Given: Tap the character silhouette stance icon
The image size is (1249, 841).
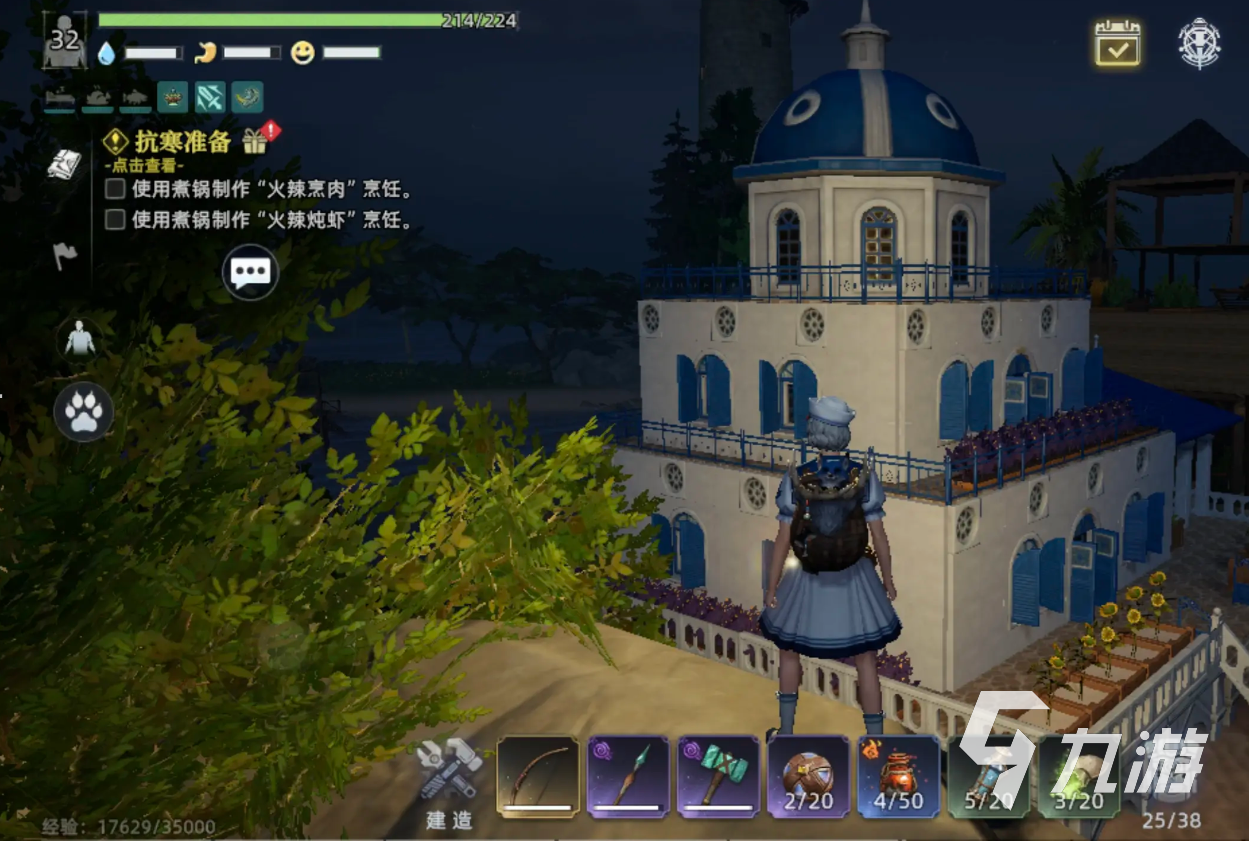Looking at the screenshot, I should click(x=78, y=341).
